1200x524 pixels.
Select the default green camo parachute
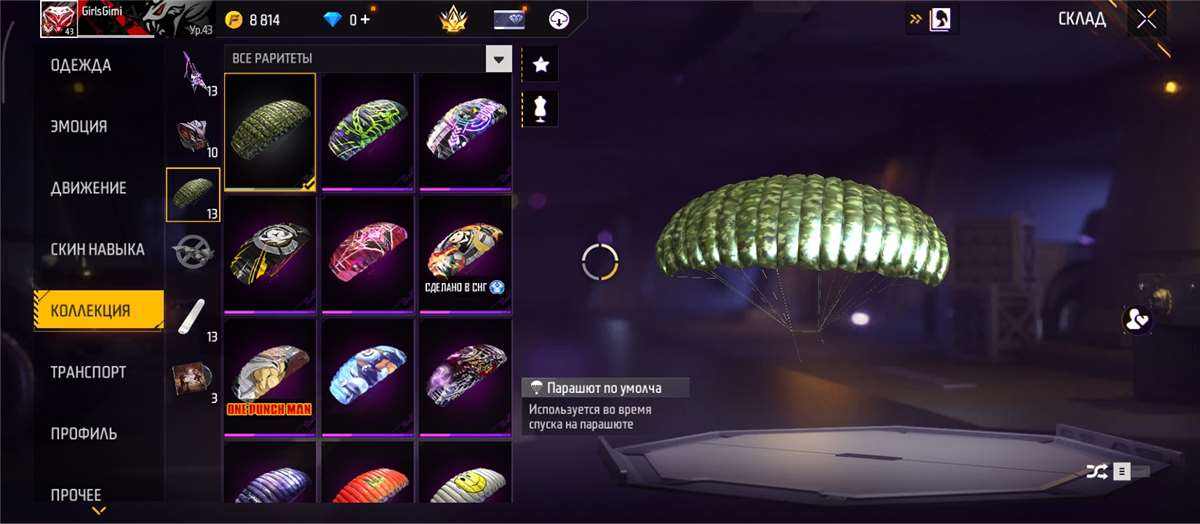(270, 130)
